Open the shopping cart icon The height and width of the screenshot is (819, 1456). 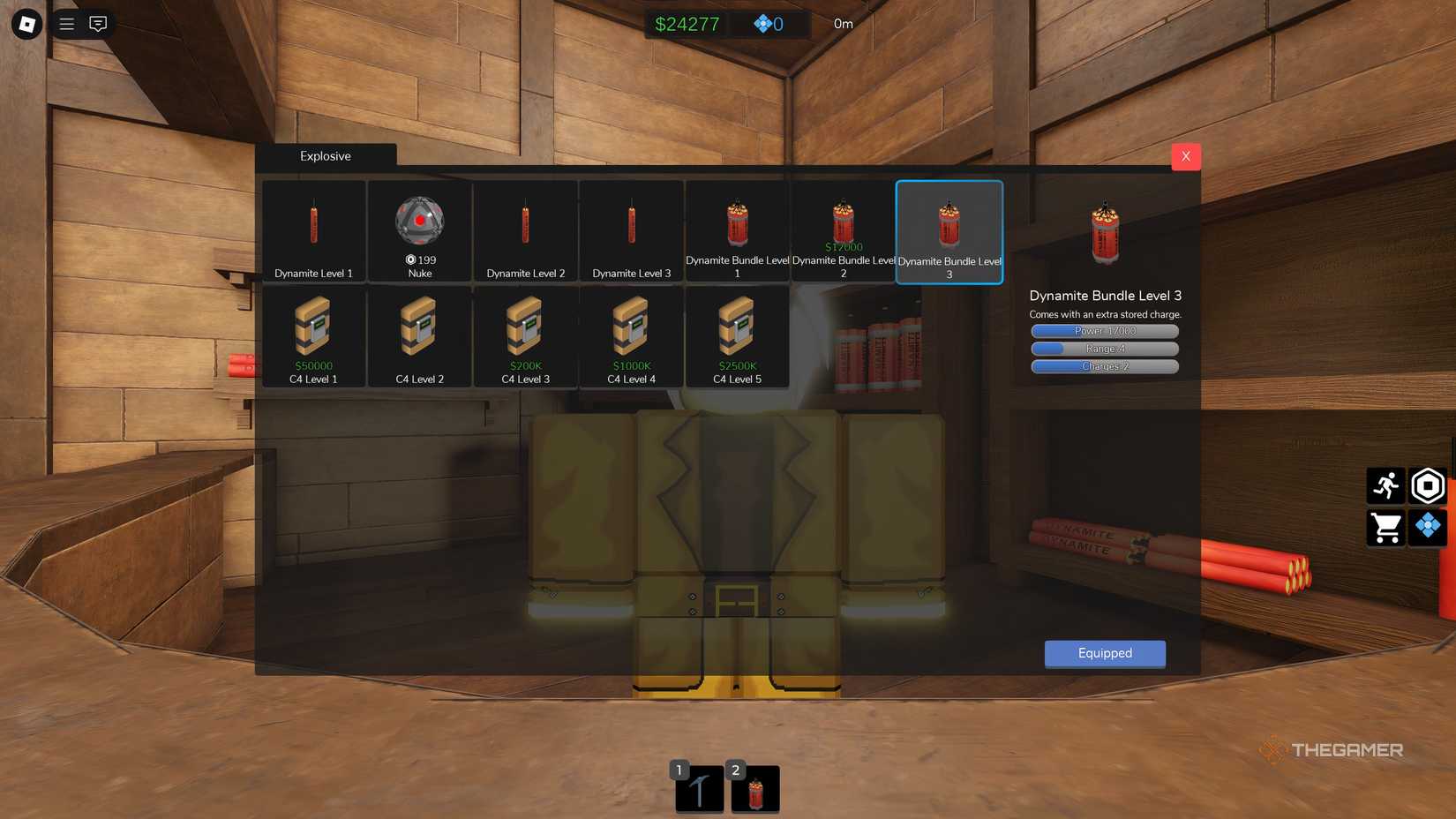tap(1386, 528)
